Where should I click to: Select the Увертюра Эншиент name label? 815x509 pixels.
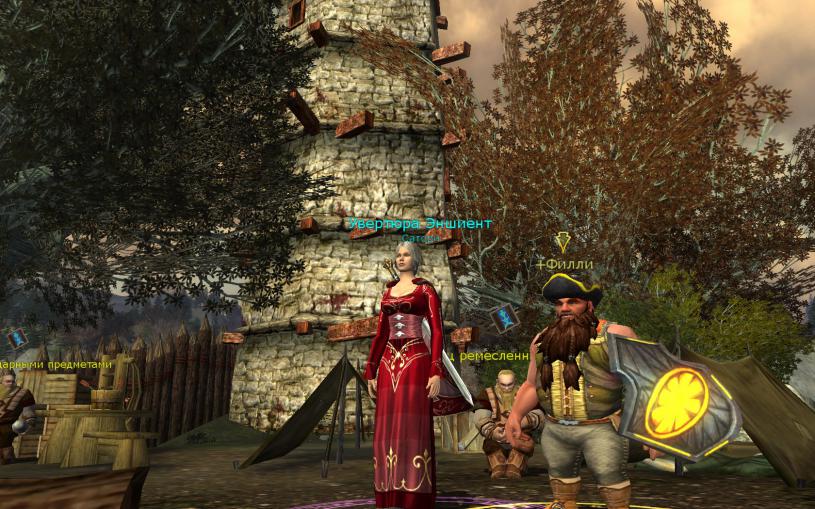coord(419,224)
